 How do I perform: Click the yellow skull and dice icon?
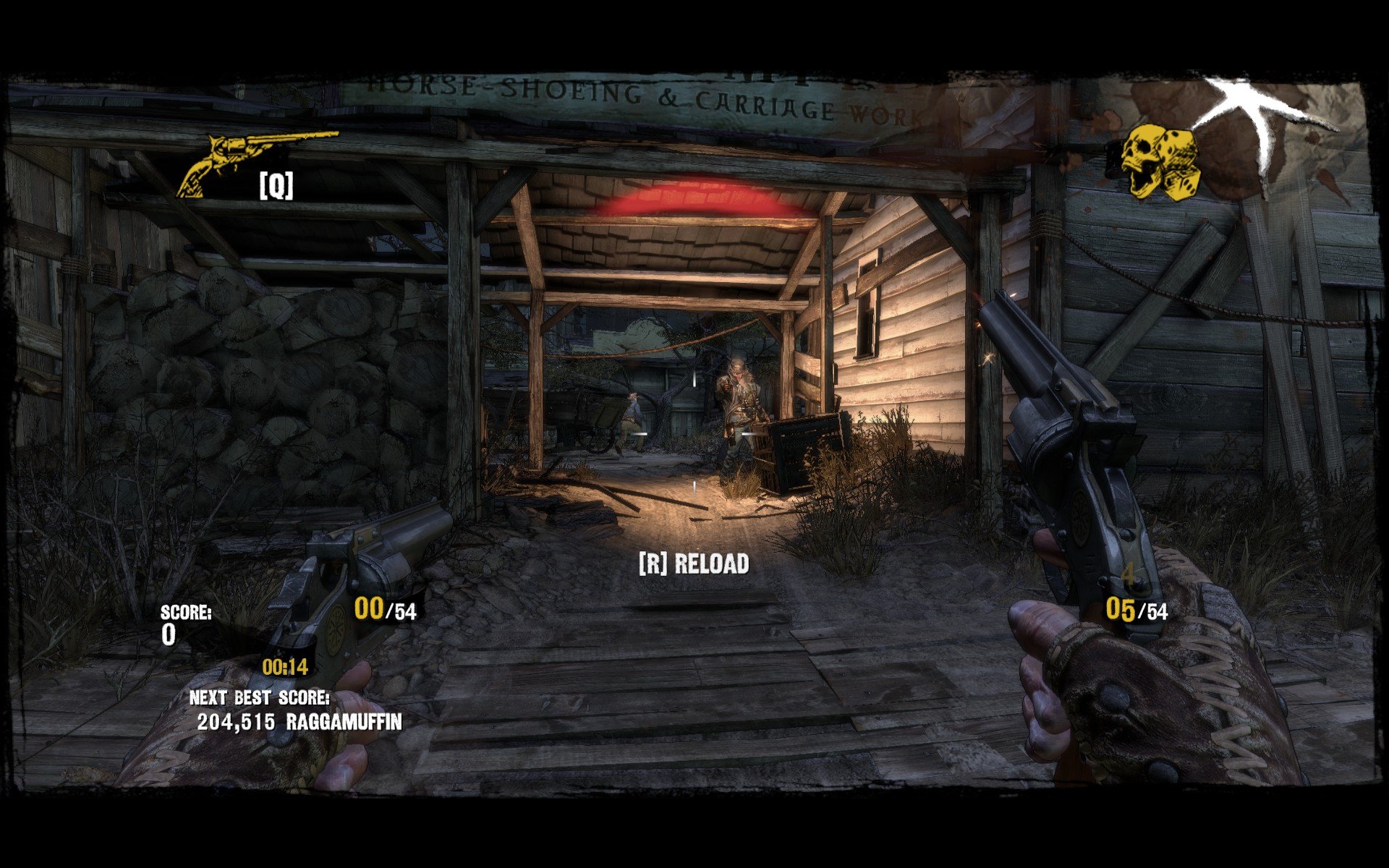click(1160, 163)
